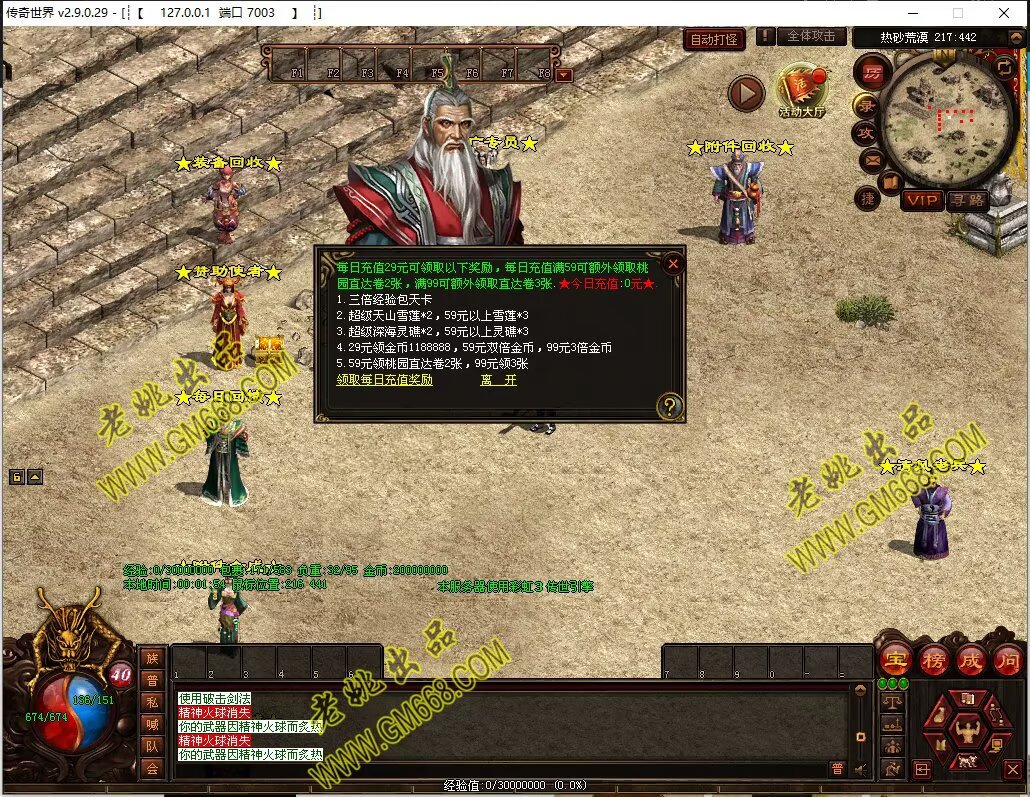
Task: Show the 榜 rankings button
Action: coord(932,659)
